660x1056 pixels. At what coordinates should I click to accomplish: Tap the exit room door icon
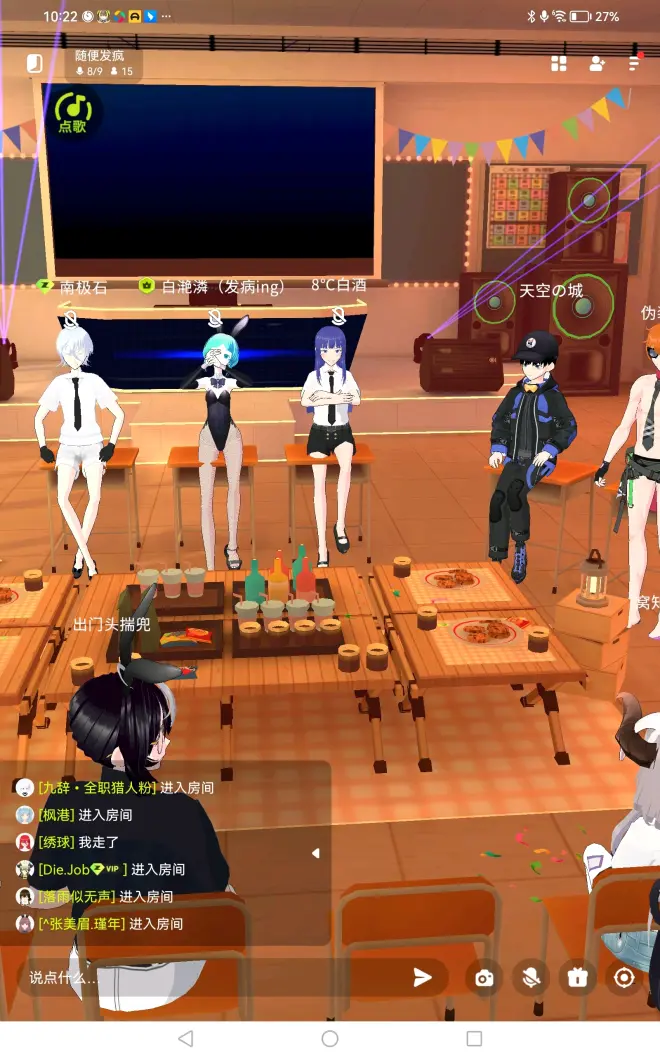(x=35, y=64)
